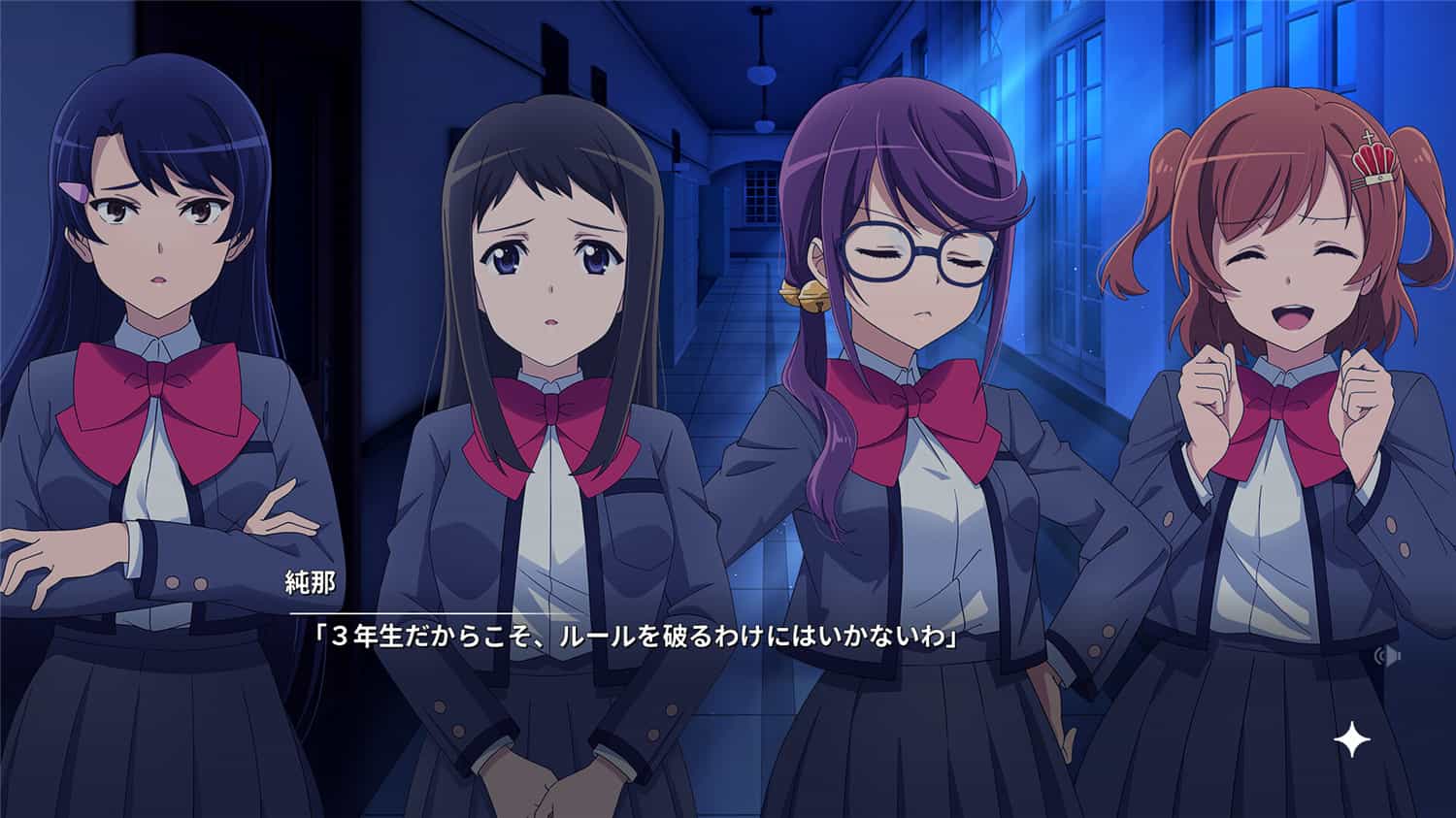Toggle auto-advance via the sparkle marker

tap(1351, 738)
